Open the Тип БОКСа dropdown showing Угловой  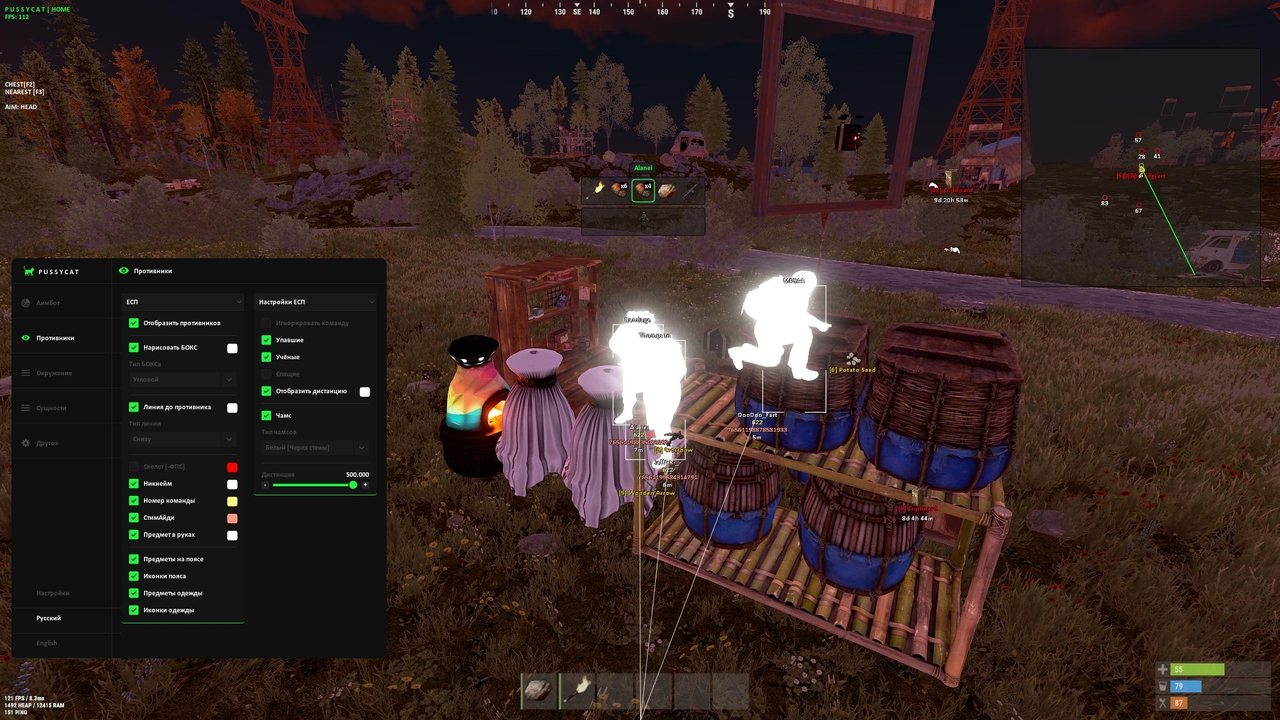pyautogui.click(x=183, y=379)
